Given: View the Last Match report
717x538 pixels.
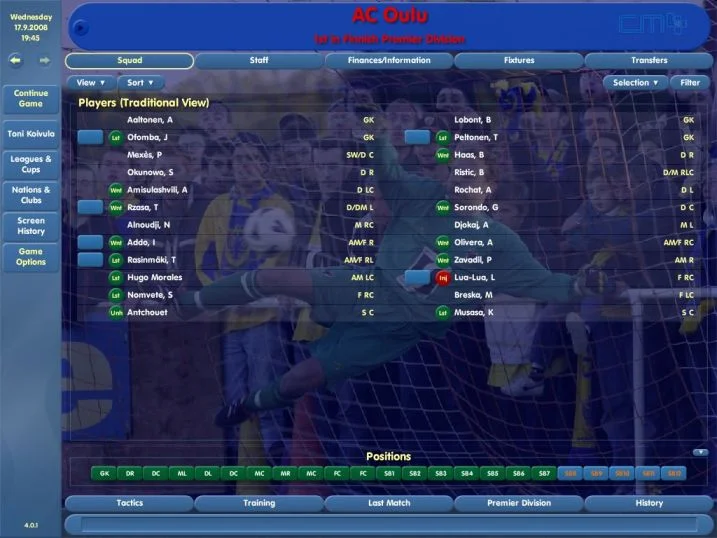Looking at the screenshot, I should [390, 503].
